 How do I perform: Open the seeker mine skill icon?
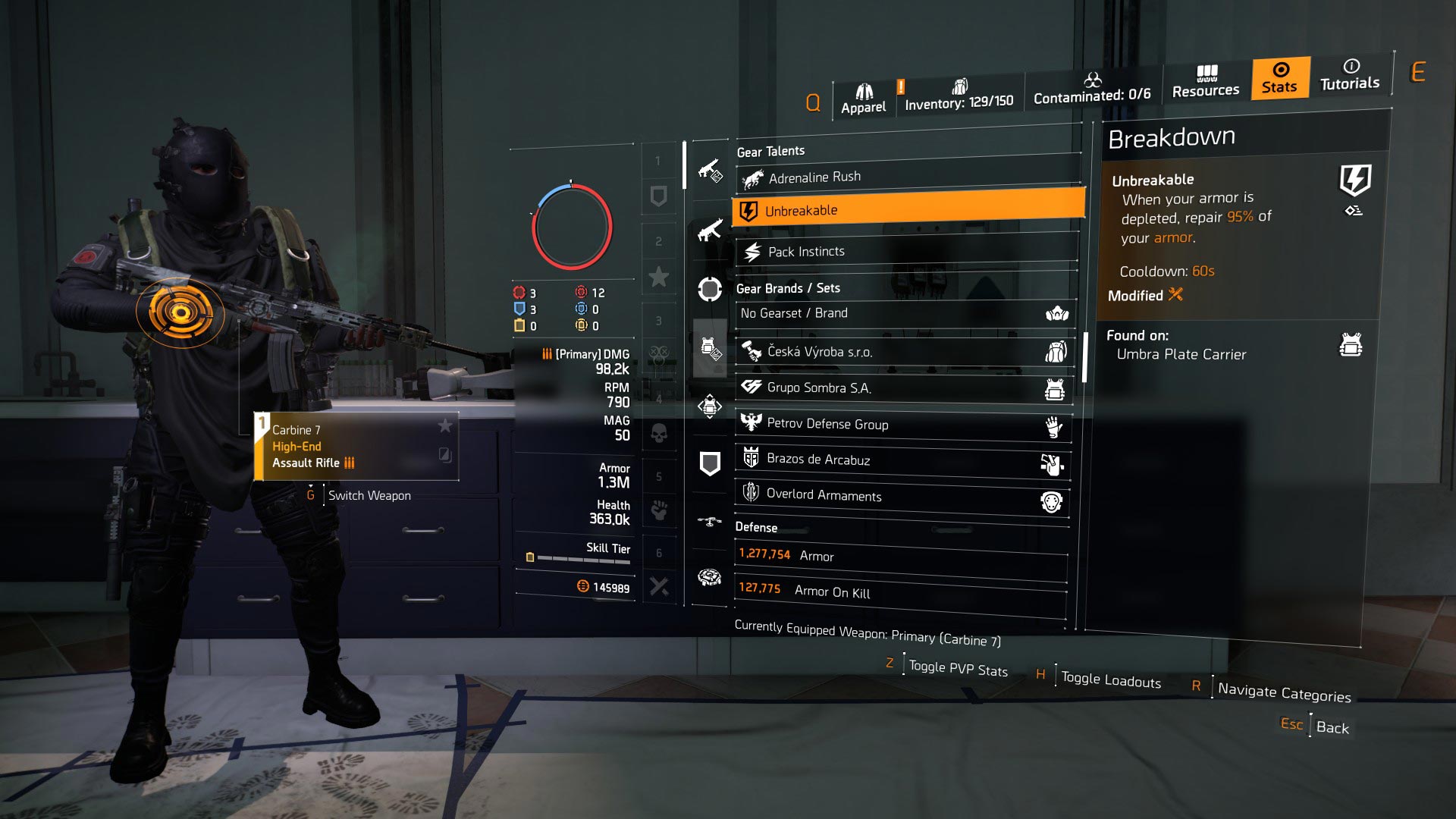tap(709, 575)
